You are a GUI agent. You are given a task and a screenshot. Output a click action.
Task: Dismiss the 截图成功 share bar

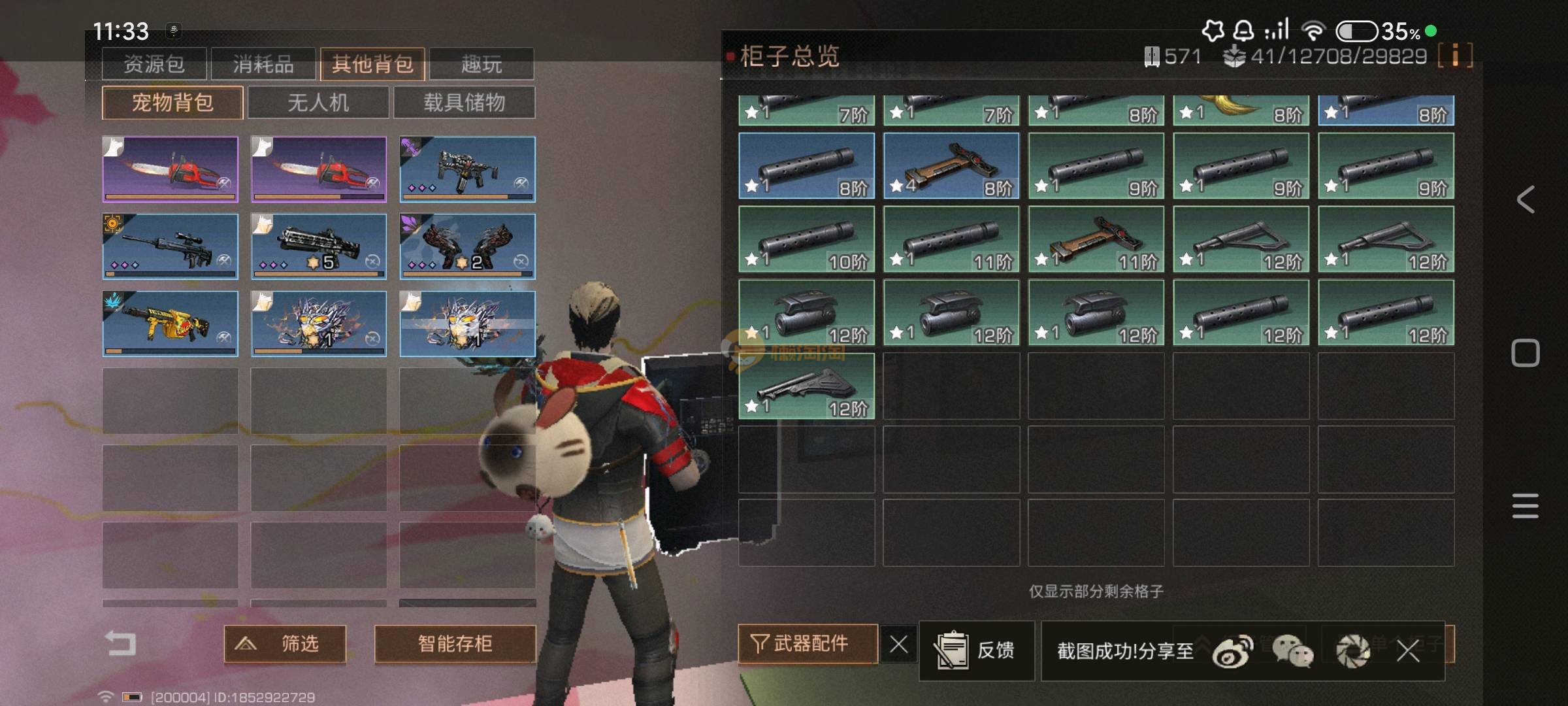pos(1408,651)
